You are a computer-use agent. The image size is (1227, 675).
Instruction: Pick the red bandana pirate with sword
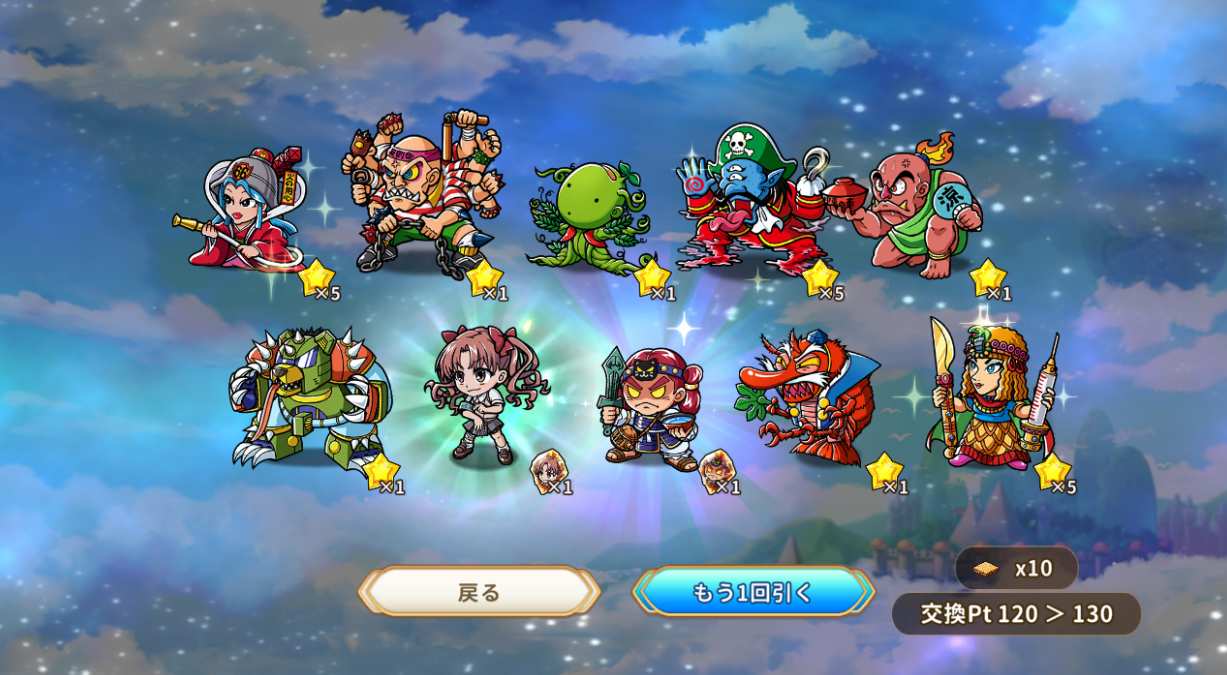[651, 405]
